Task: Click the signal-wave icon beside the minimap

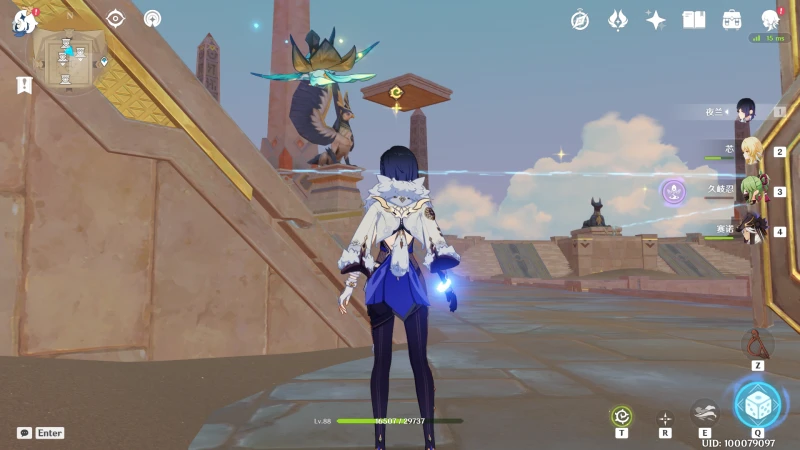Action: click(x=152, y=18)
